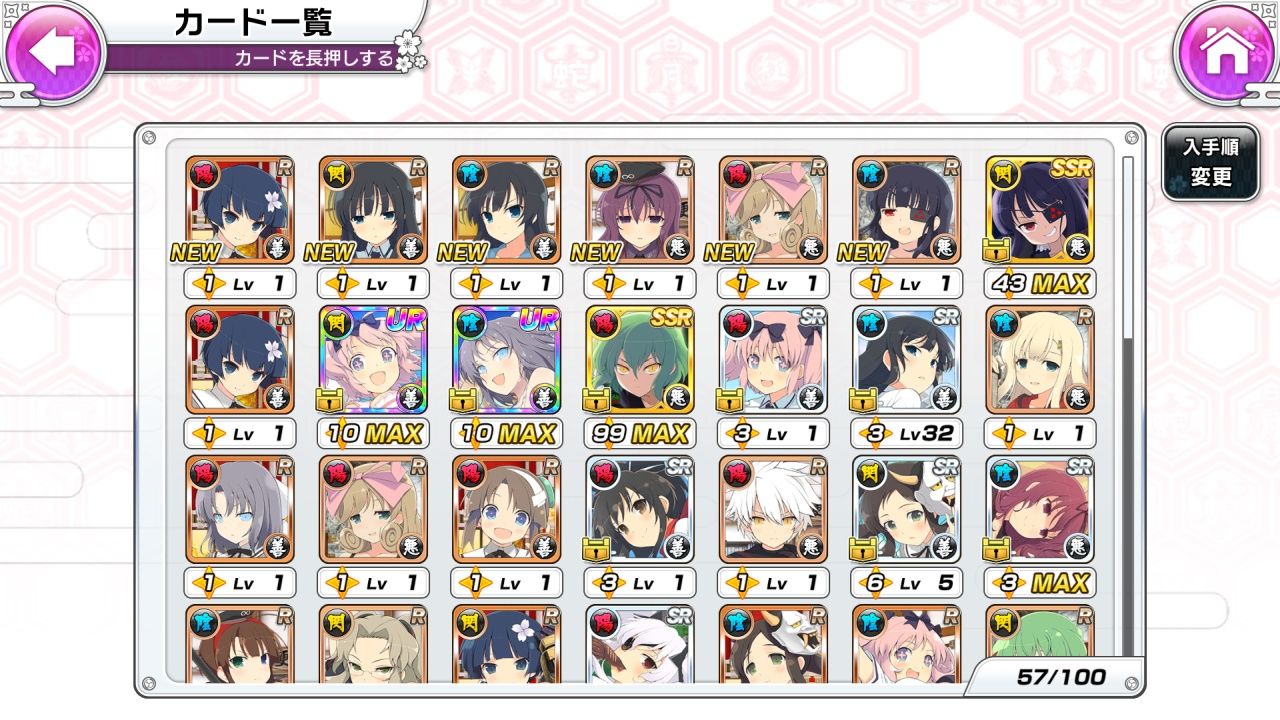Toggle the lock icon on the 99 MAX SSR card

point(594,400)
